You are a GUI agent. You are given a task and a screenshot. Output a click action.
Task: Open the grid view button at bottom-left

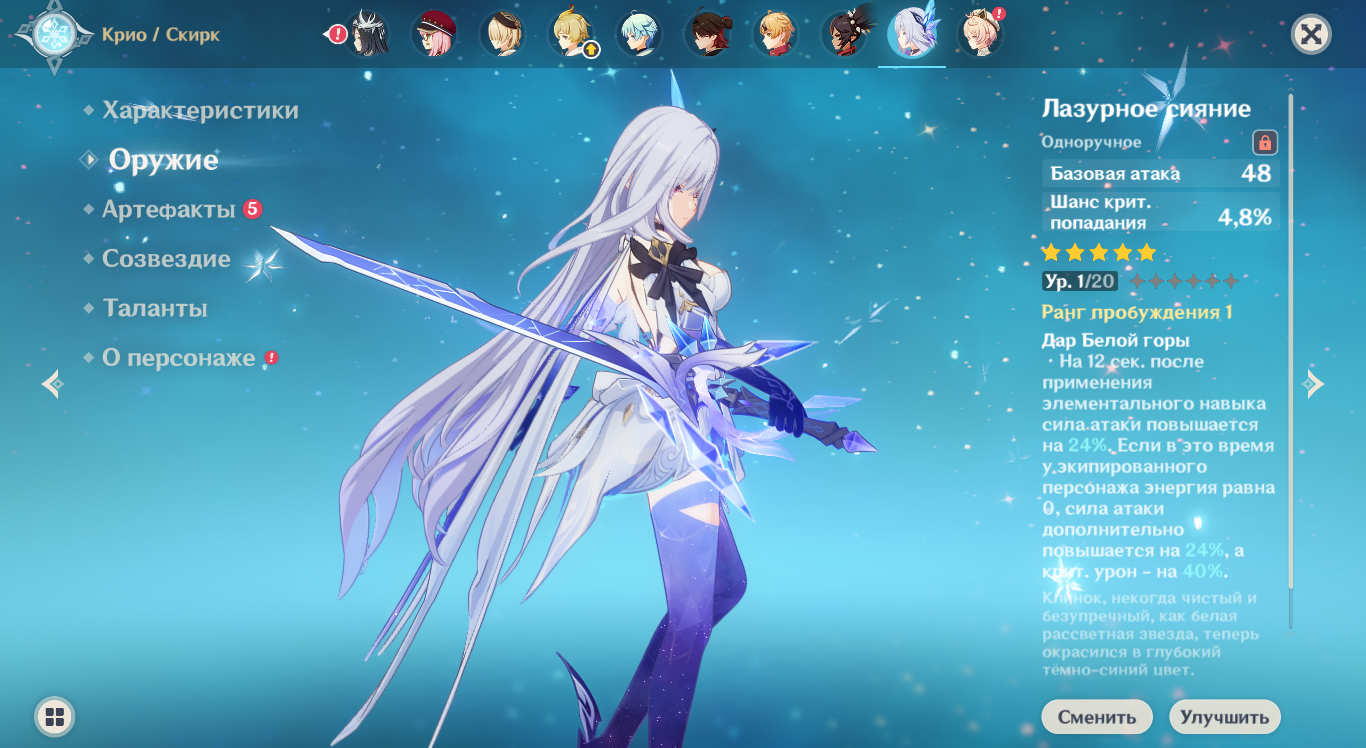click(55, 716)
